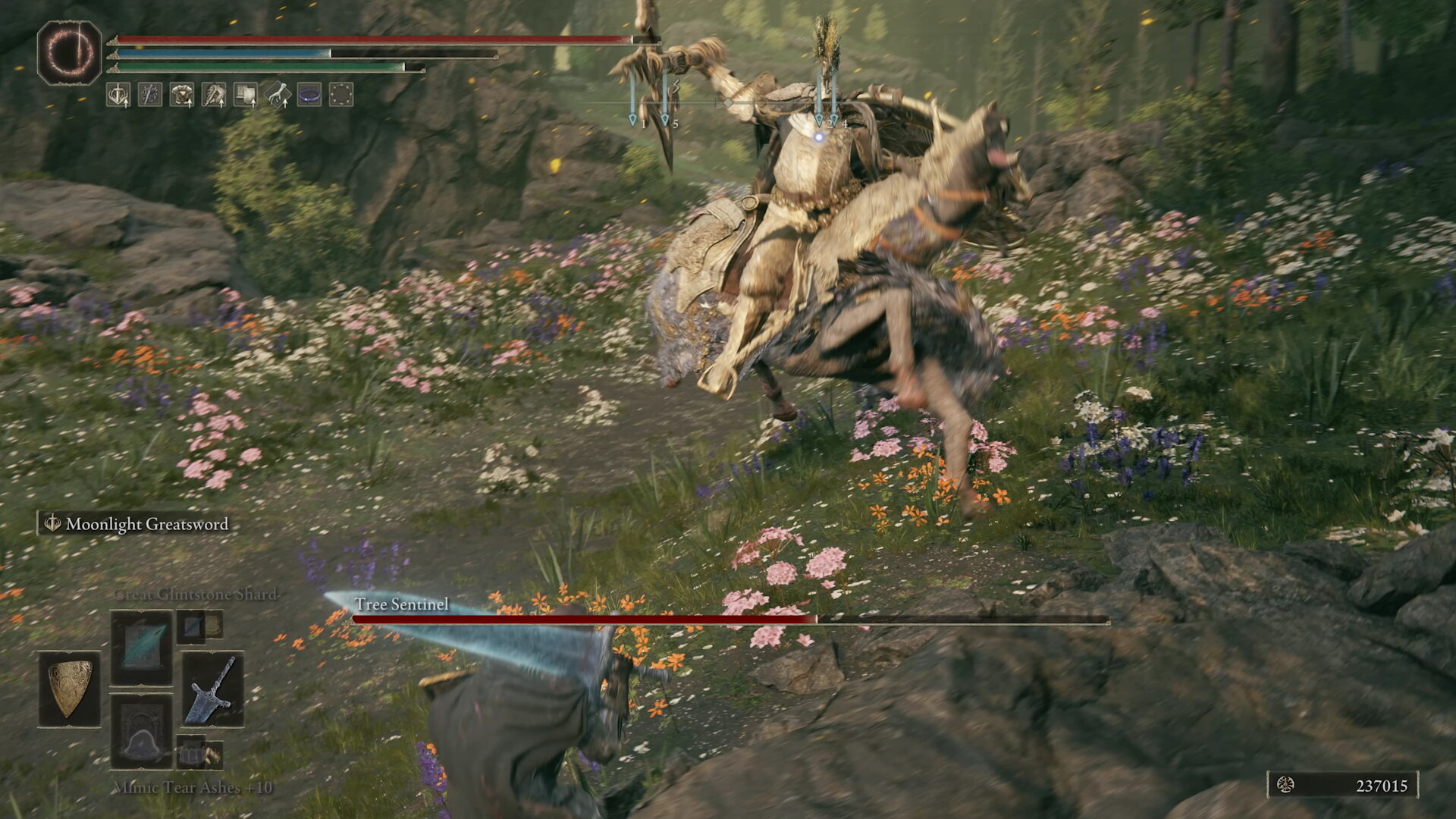The height and width of the screenshot is (819, 1456).
Task: Select the greatsword right-hand weapon slot
Action: point(212,689)
